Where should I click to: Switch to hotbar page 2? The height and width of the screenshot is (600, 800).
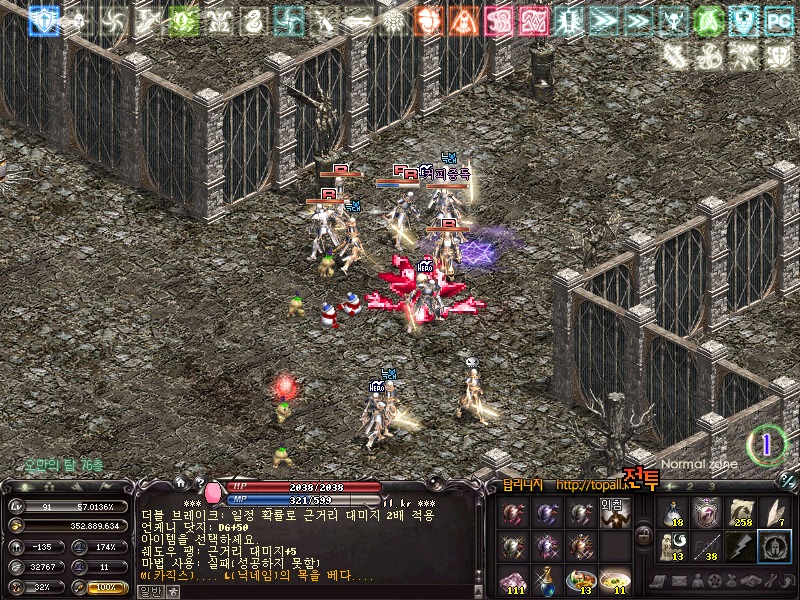click(x=689, y=486)
